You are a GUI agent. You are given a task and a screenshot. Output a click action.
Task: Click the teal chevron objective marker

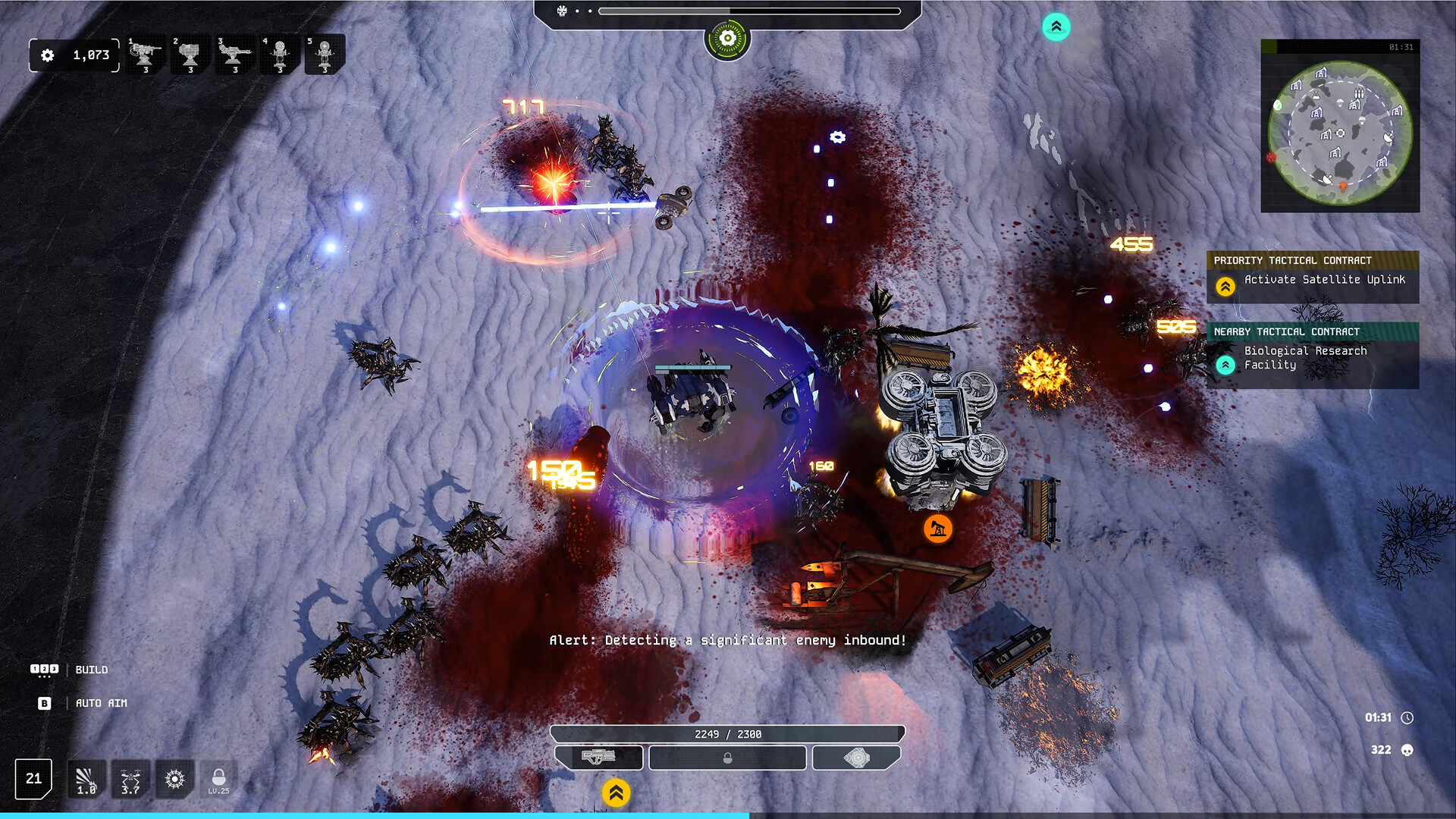(1056, 27)
